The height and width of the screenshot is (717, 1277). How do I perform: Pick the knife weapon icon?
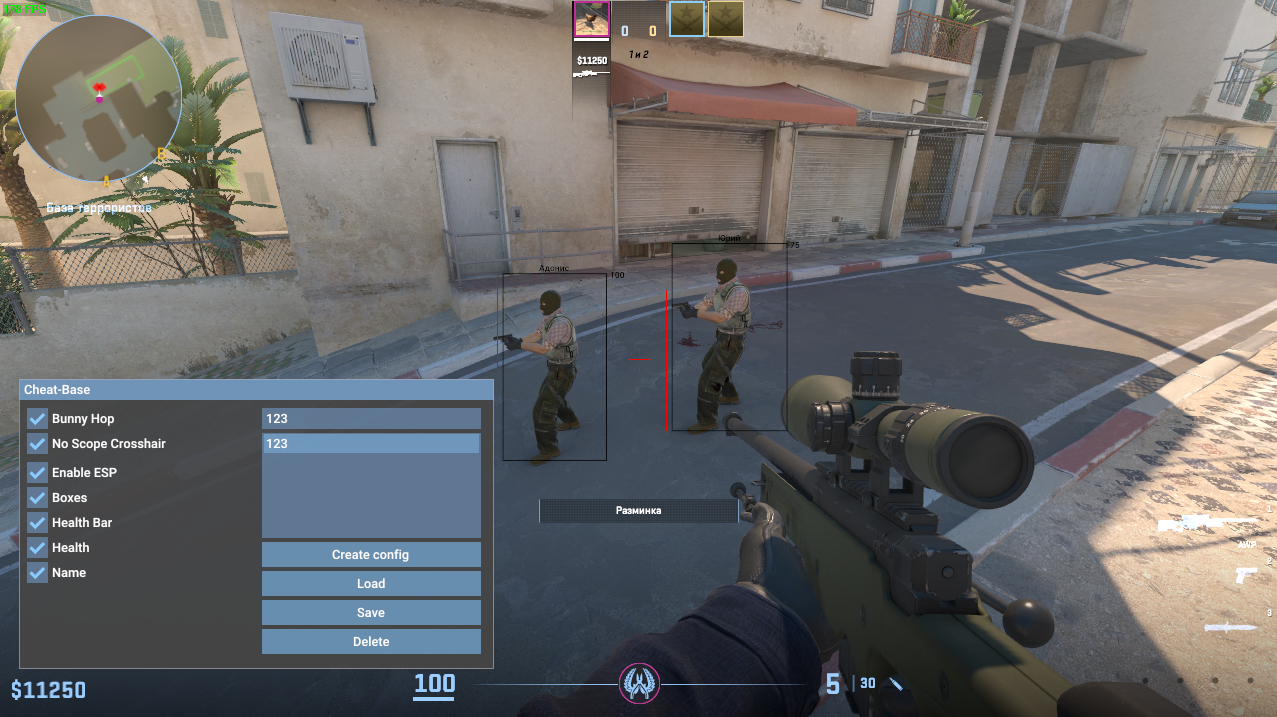point(1230,627)
